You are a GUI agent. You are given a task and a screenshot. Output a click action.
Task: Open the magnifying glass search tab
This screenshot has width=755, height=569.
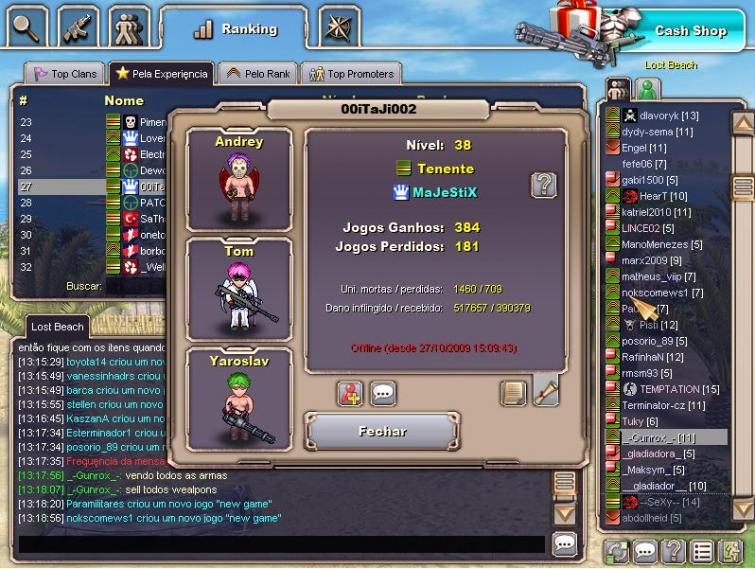[x=26, y=27]
